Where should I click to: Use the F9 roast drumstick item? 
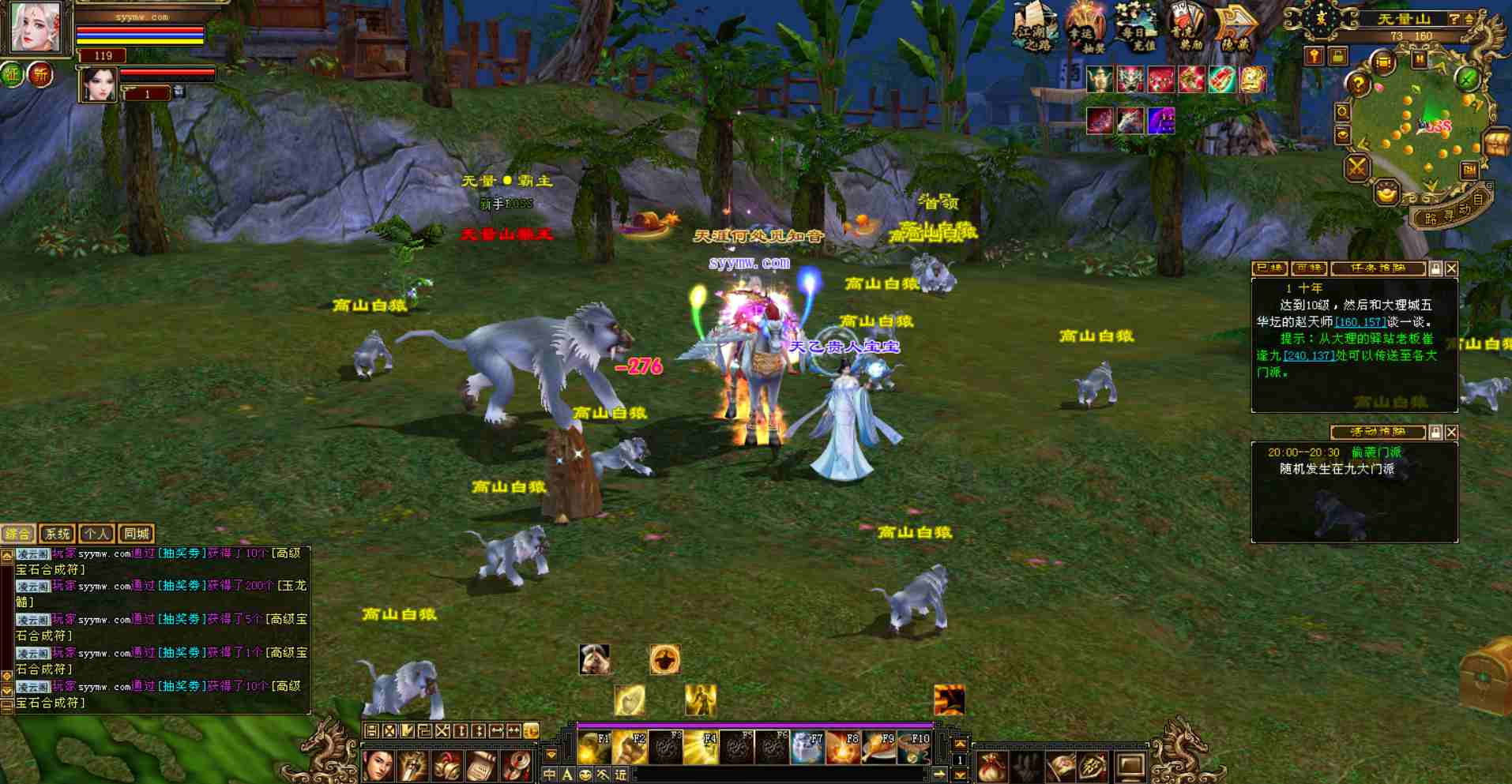pos(878,748)
